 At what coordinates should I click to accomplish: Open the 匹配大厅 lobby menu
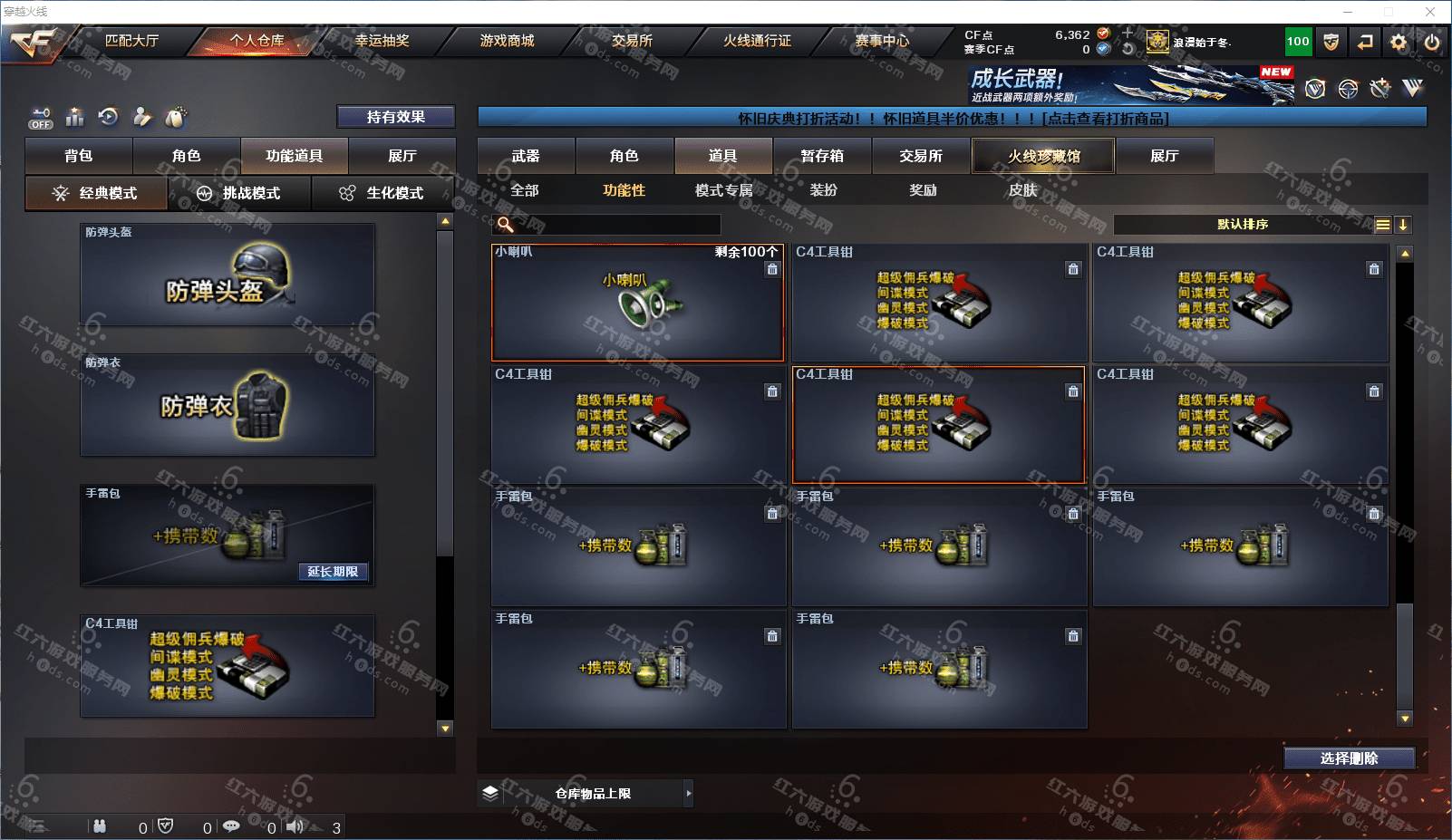131,41
